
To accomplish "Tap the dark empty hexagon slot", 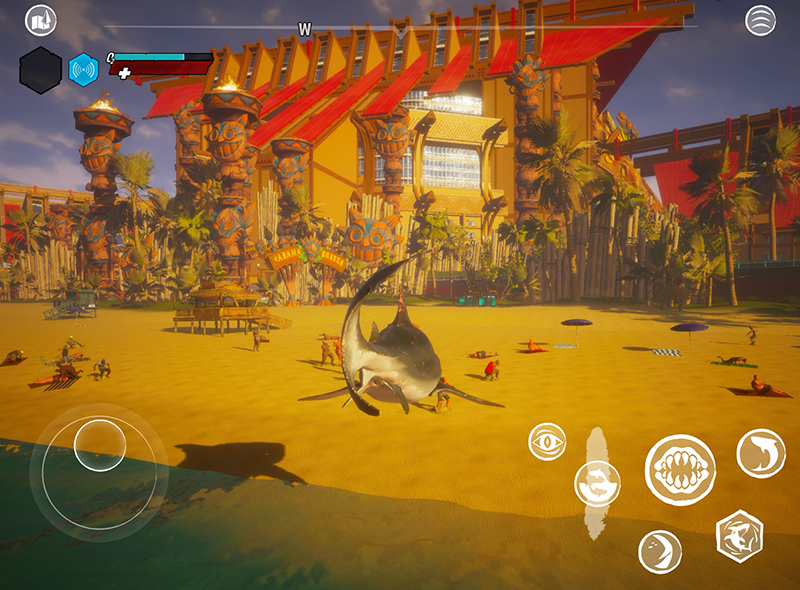I will pyautogui.click(x=41, y=70).
